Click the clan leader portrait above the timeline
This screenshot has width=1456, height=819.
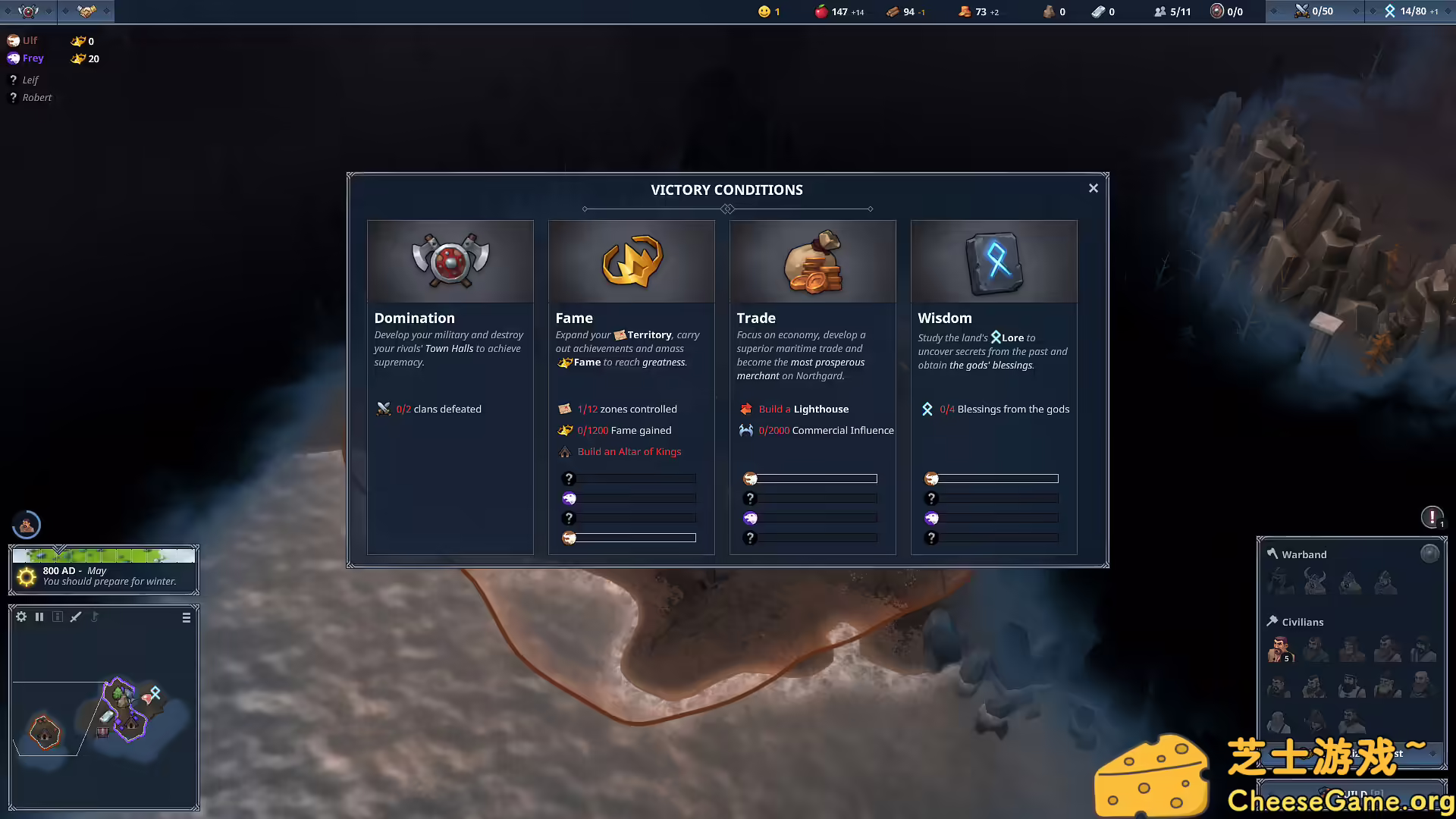tap(27, 524)
